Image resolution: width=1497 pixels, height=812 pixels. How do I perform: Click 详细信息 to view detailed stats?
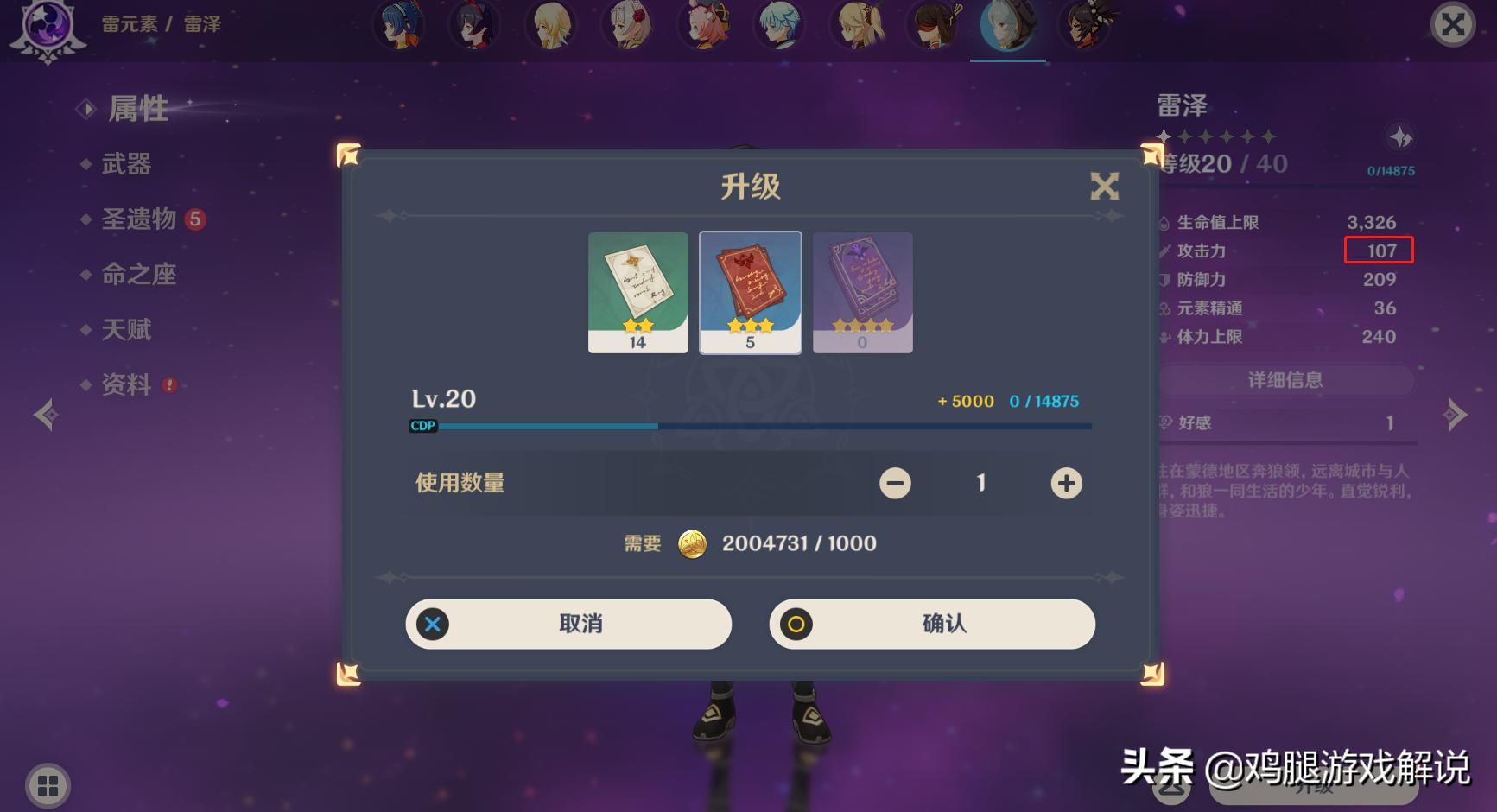(1285, 379)
